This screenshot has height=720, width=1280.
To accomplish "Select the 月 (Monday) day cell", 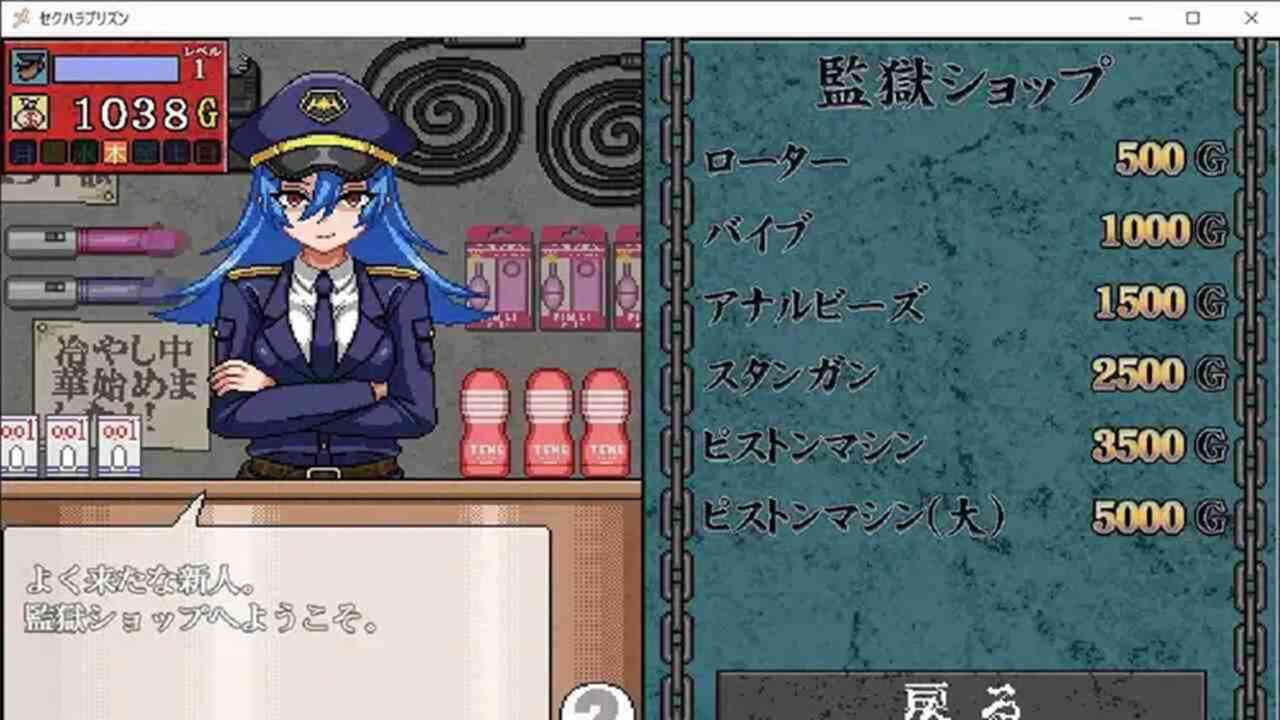I will pos(25,150).
